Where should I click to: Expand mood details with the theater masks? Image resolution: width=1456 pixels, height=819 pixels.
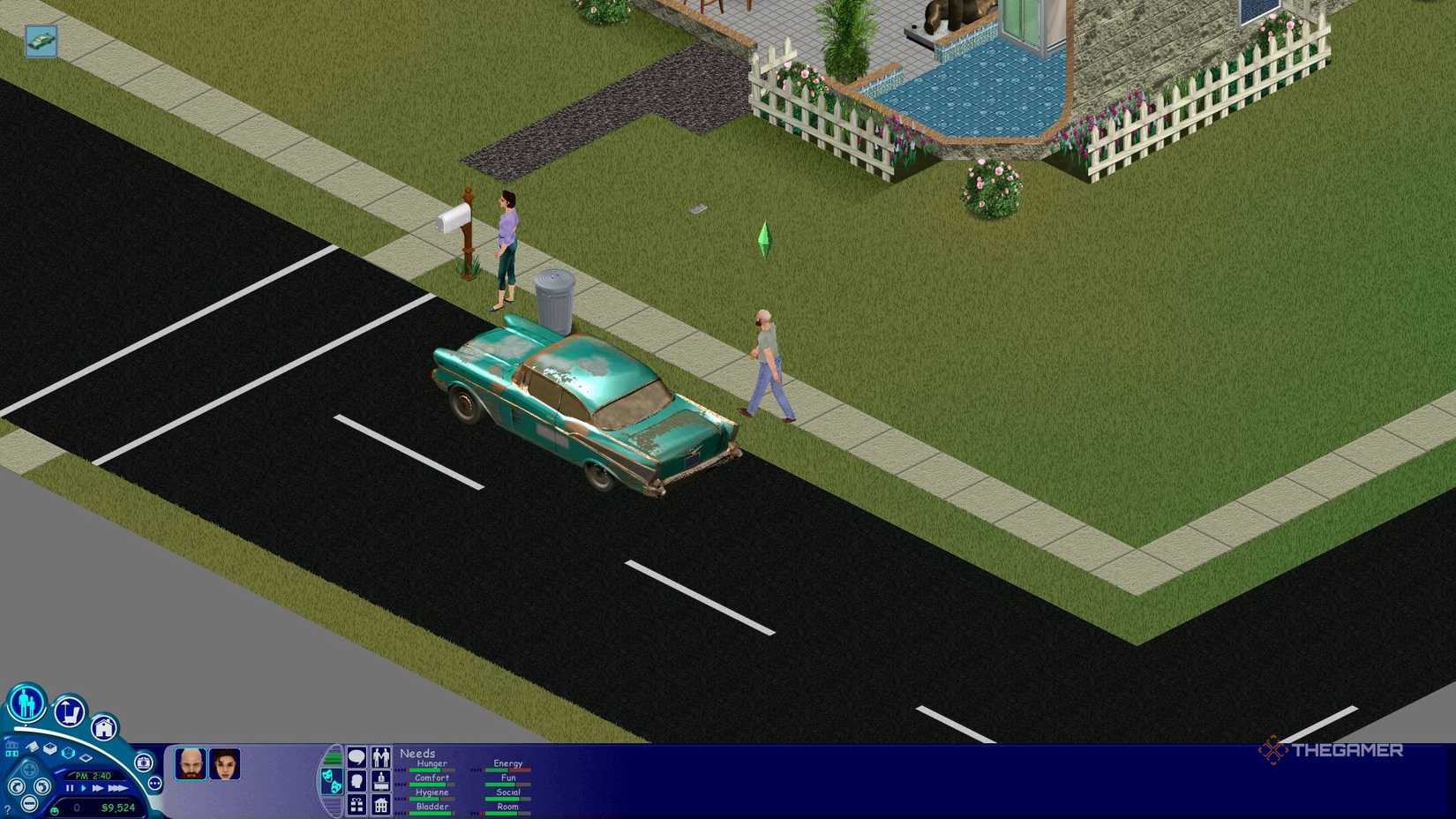click(x=333, y=782)
